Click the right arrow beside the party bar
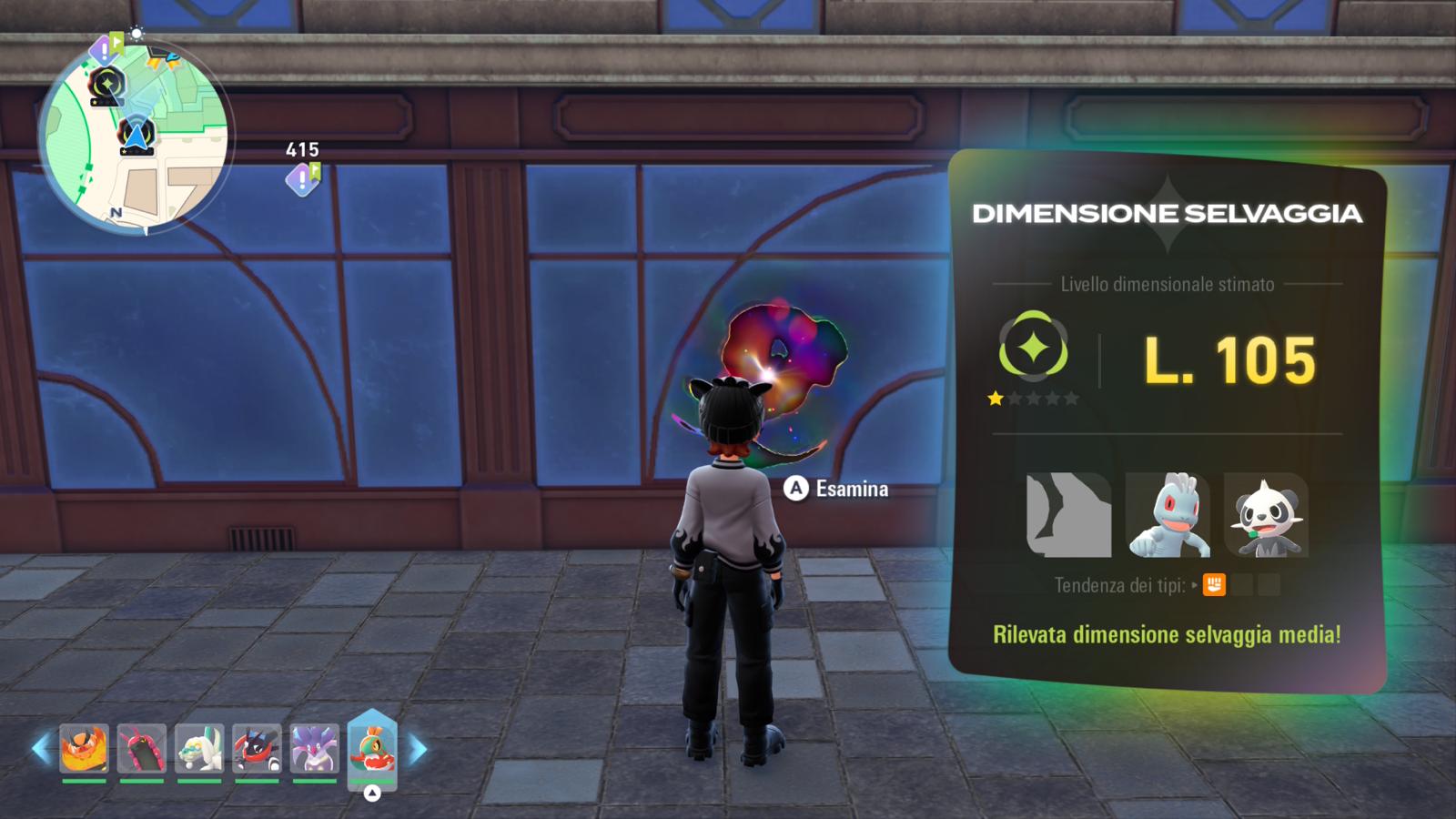1456x819 pixels. click(418, 750)
